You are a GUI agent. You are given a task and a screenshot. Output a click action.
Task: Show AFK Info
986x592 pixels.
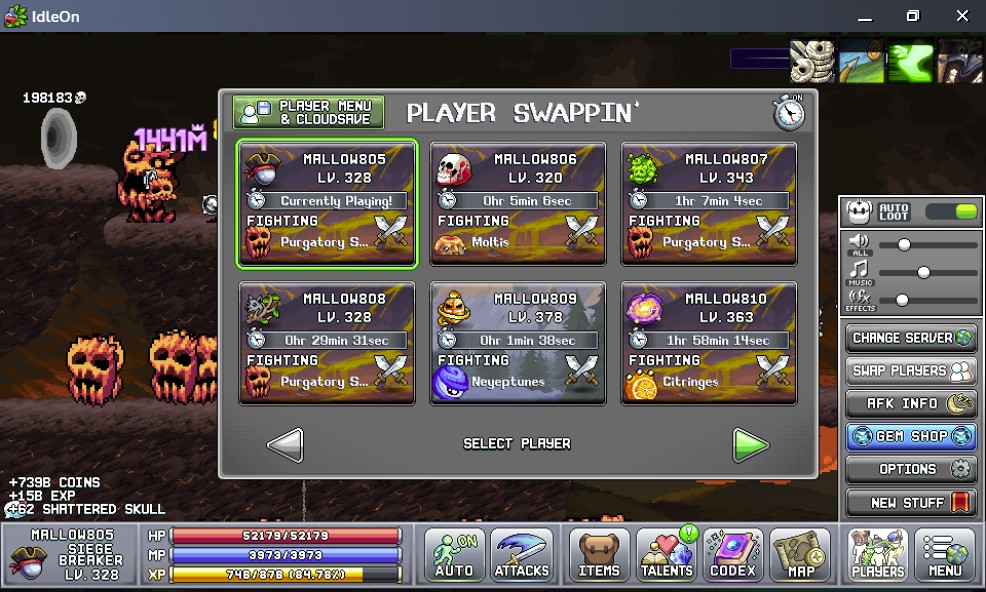[910, 404]
